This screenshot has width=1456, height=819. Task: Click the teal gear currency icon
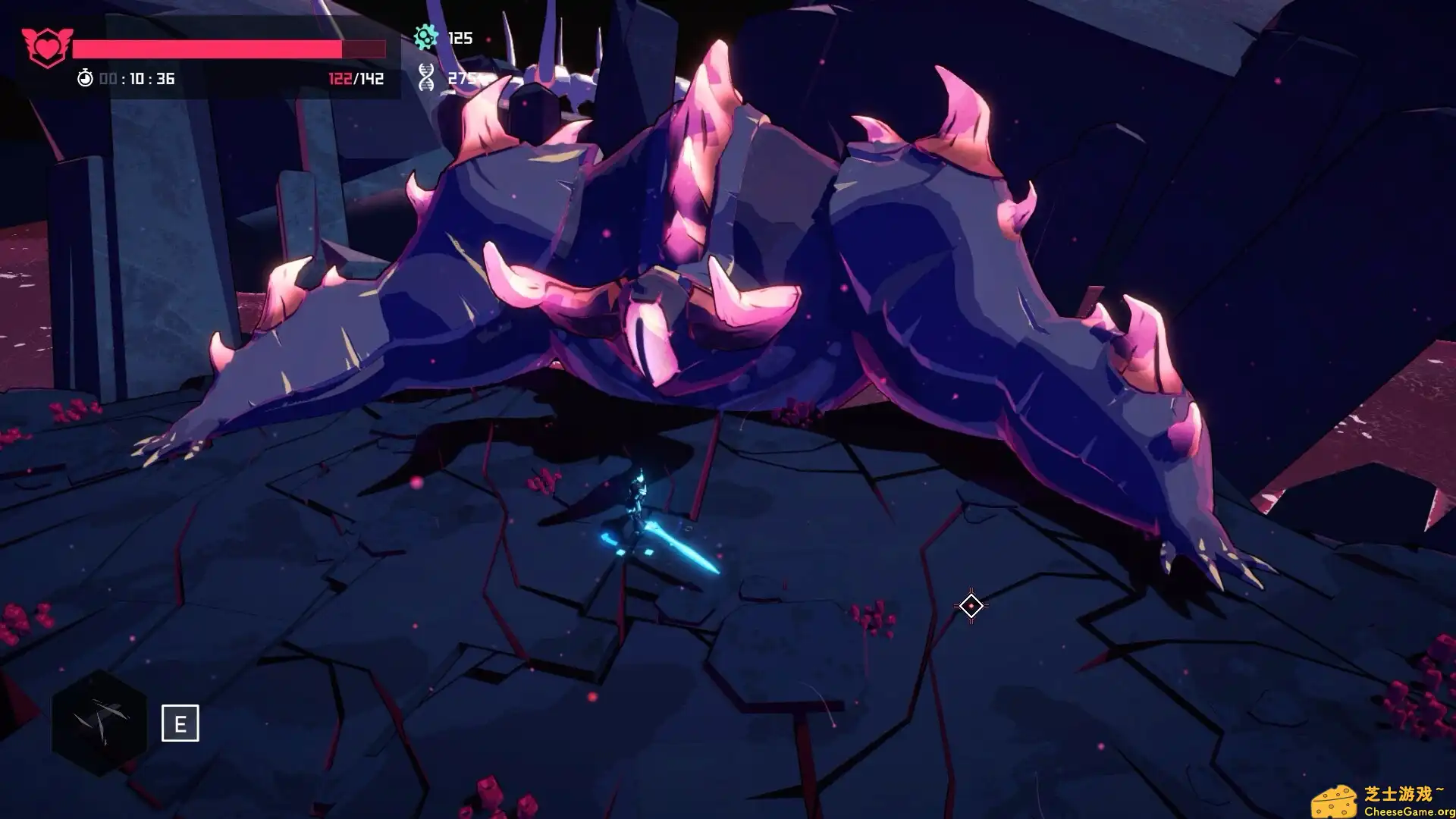pyautogui.click(x=426, y=36)
